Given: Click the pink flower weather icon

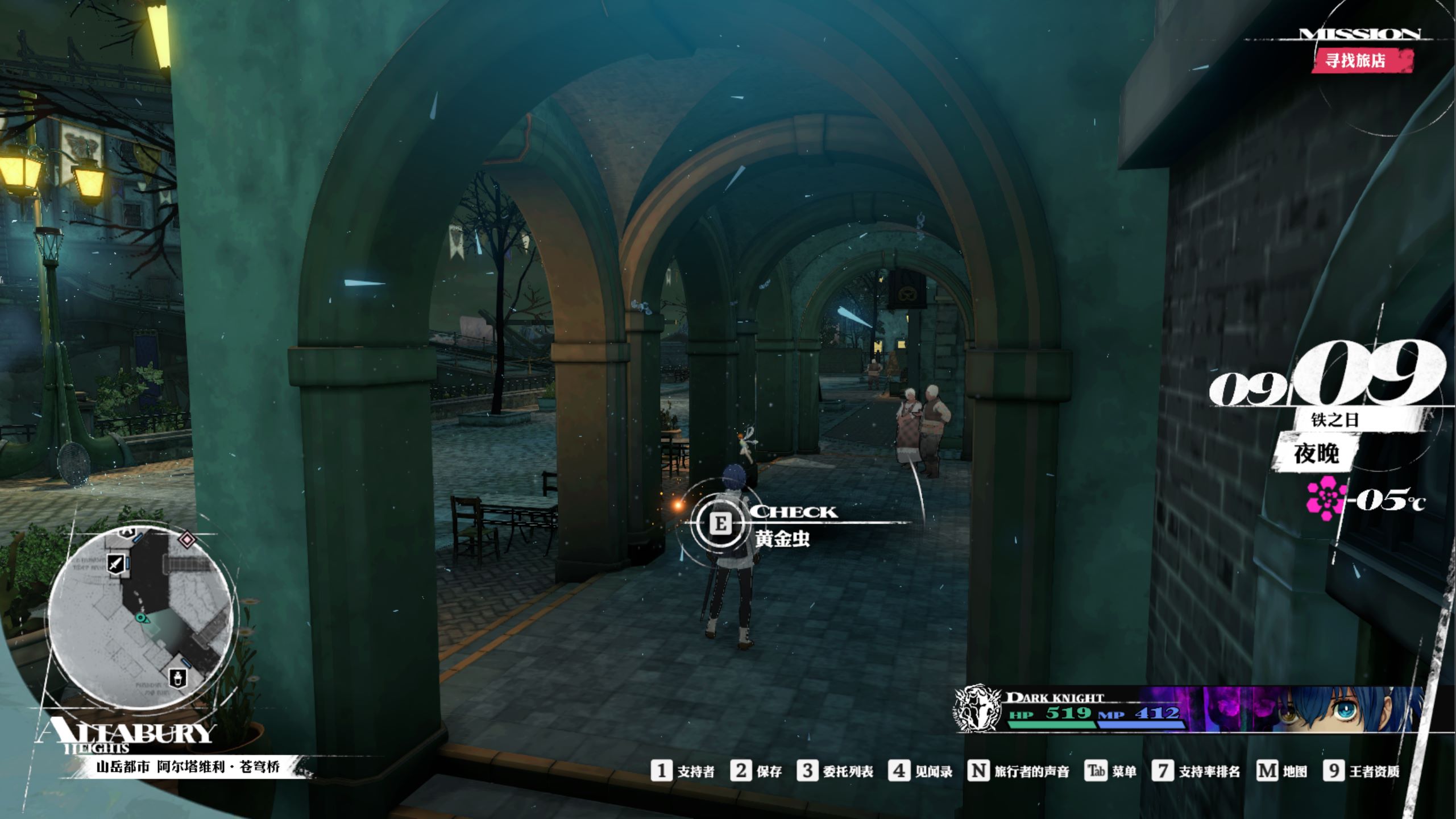Looking at the screenshot, I should [1326, 499].
